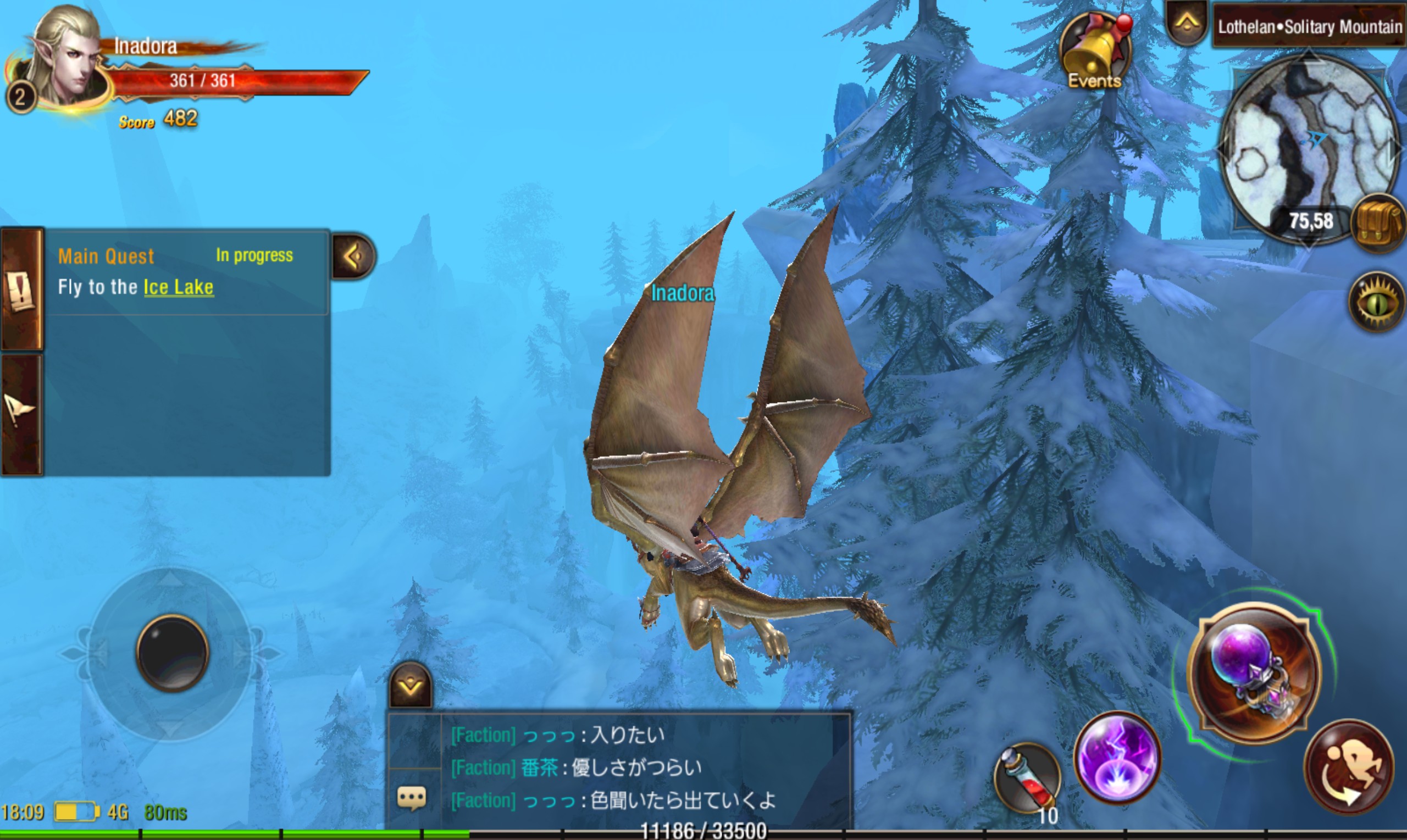Switch to the flag tab

pyautogui.click(x=20, y=413)
